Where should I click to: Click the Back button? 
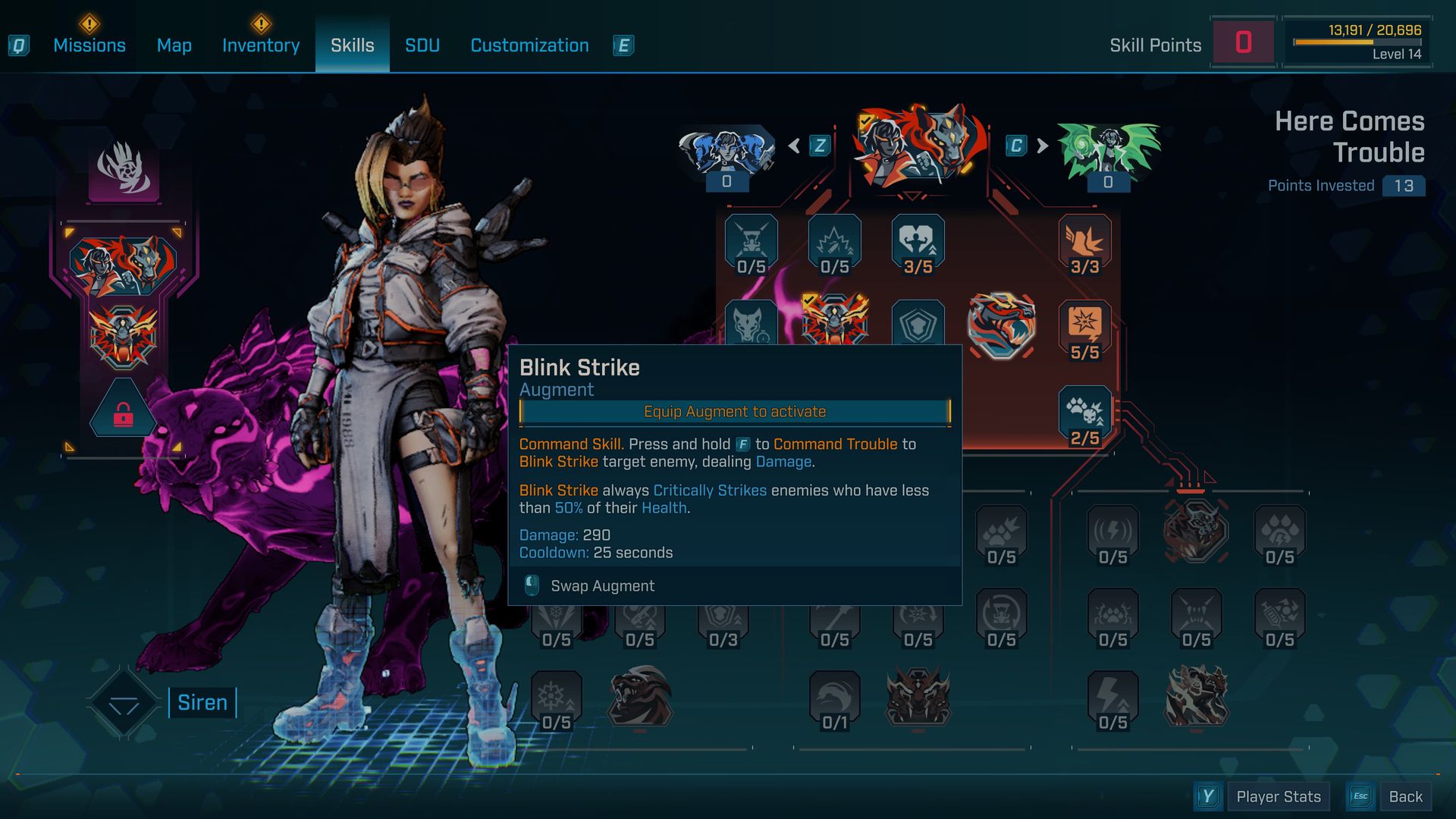coord(1405,796)
